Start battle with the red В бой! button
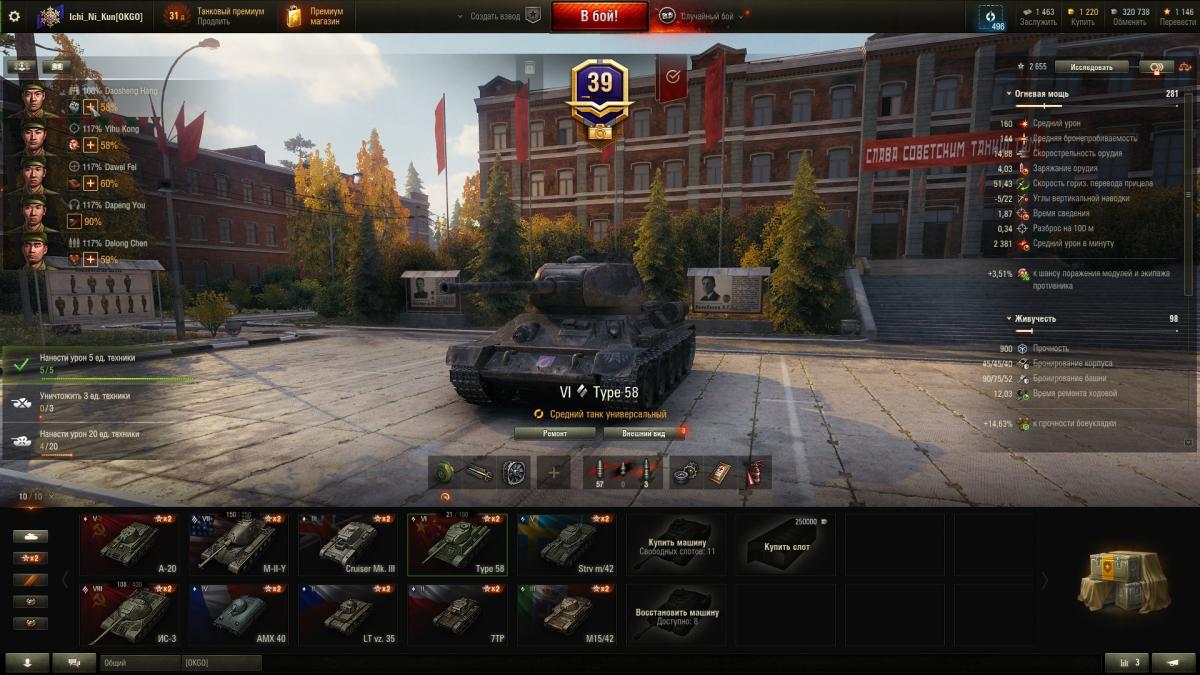 click(599, 16)
